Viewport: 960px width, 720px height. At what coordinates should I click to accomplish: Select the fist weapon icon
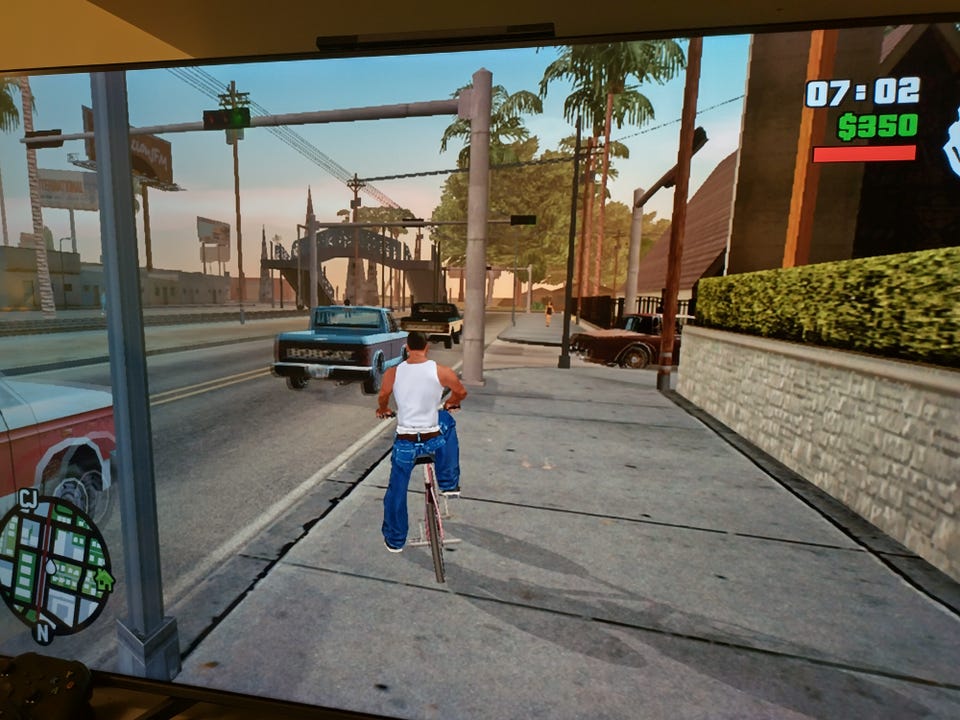(951, 140)
